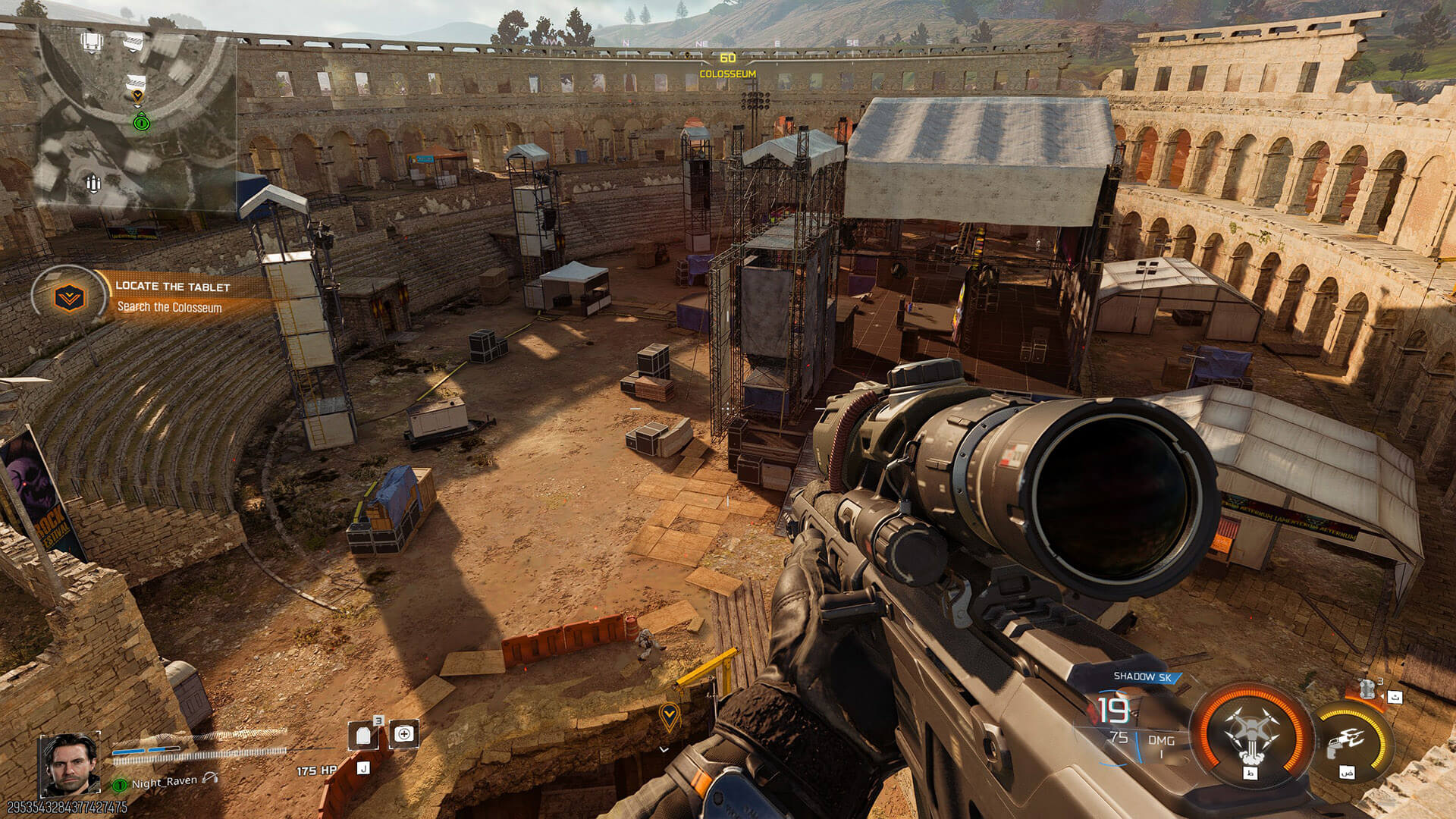The width and height of the screenshot is (1456, 819).
Task: Select the green player marker on the minimap
Action: (141, 121)
